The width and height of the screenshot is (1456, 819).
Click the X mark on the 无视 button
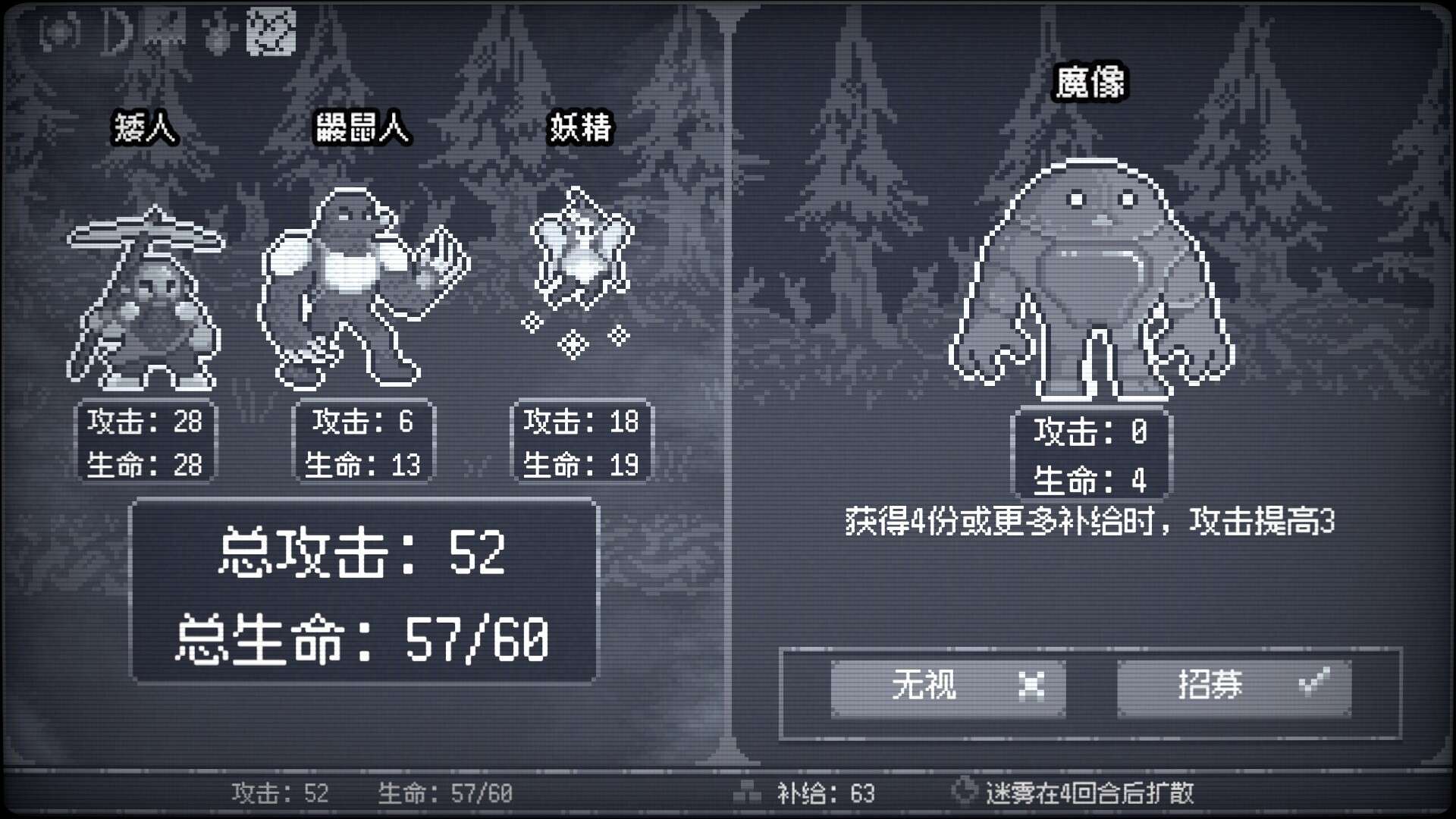1031,685
